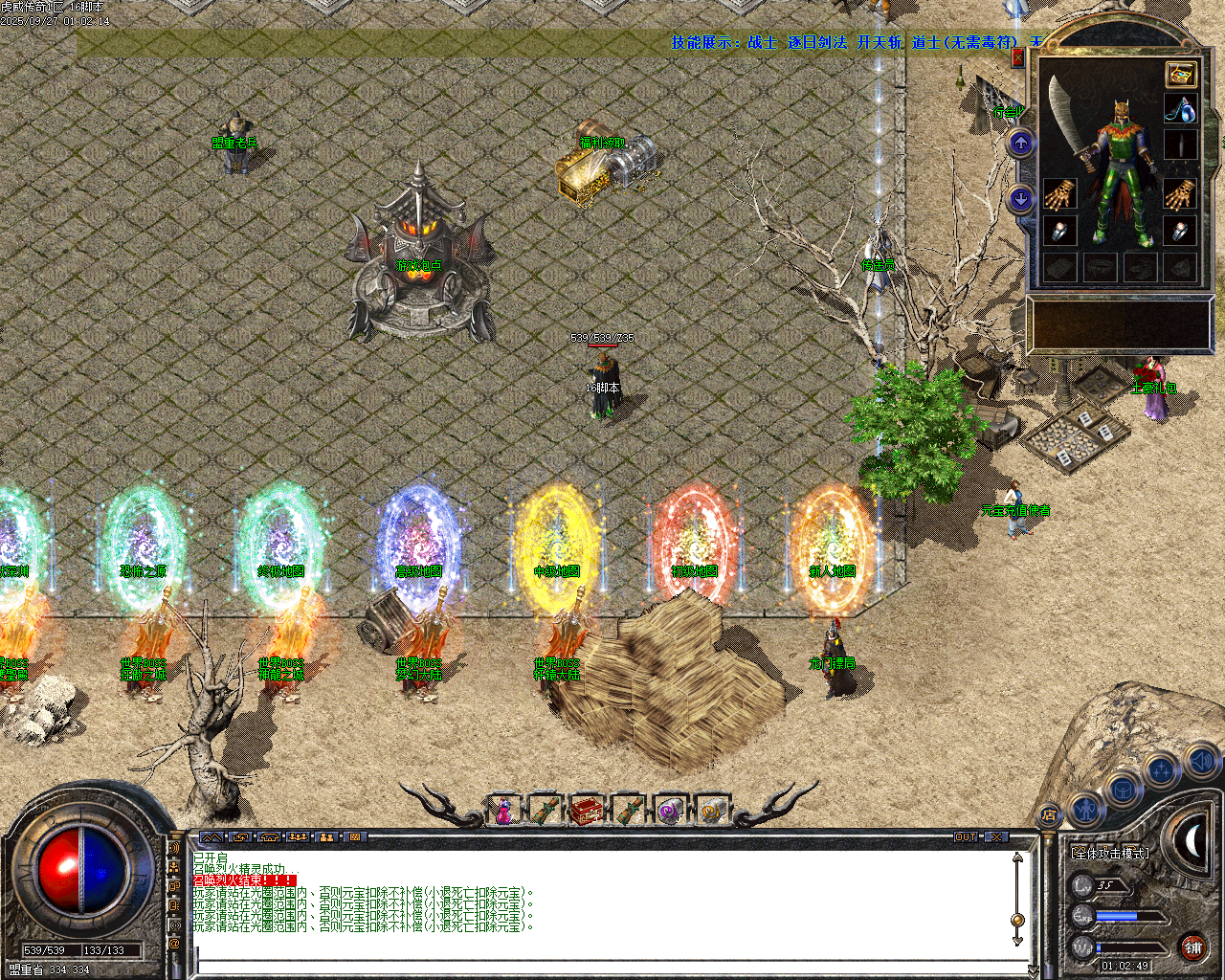Select the keyboard icon on the chat toolbar
The width and height of the screenshot is (1225, 980).
(x=355, y=837)
